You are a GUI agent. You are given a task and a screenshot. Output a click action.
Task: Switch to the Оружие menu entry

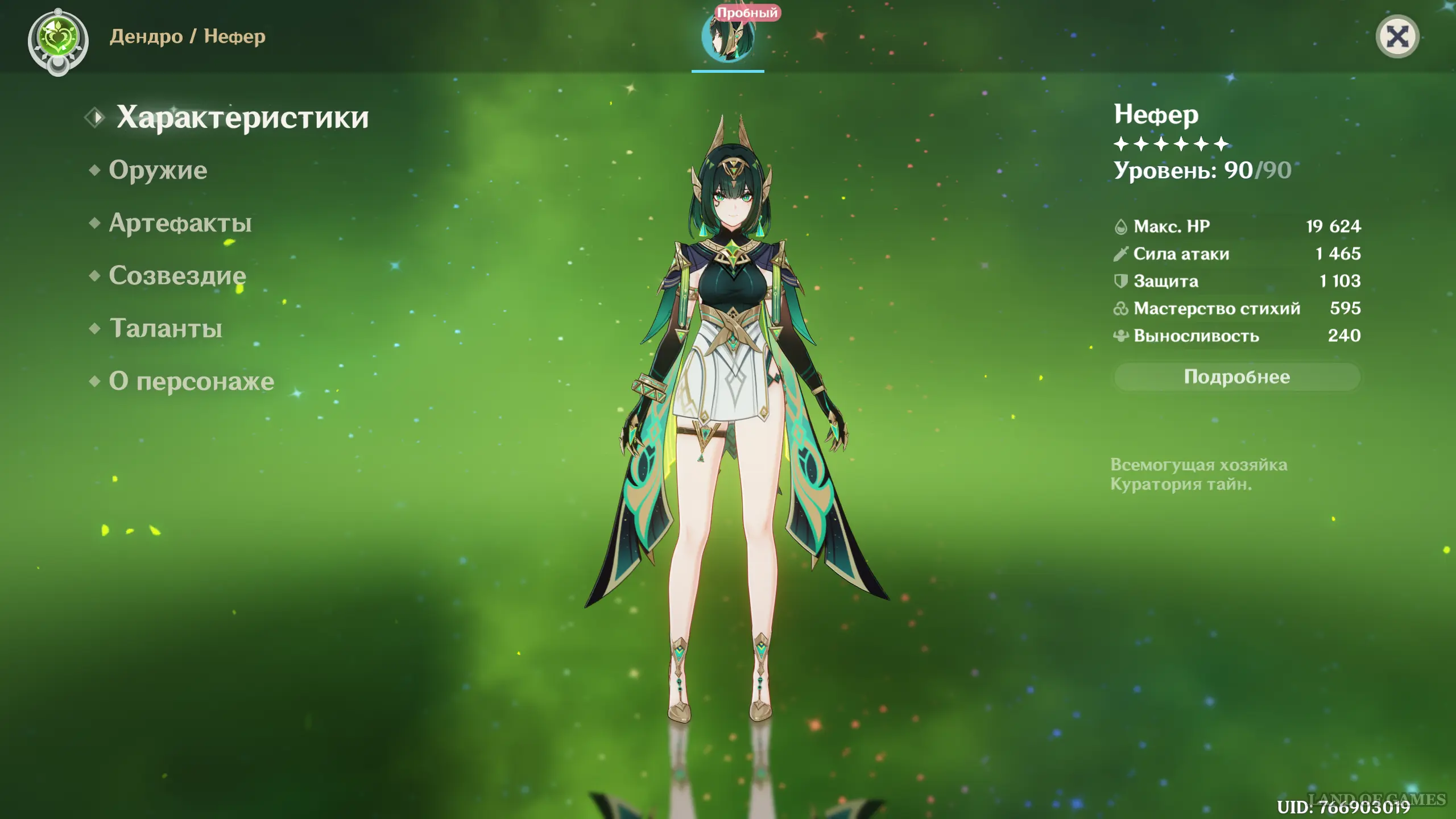(x=158, y=170)
